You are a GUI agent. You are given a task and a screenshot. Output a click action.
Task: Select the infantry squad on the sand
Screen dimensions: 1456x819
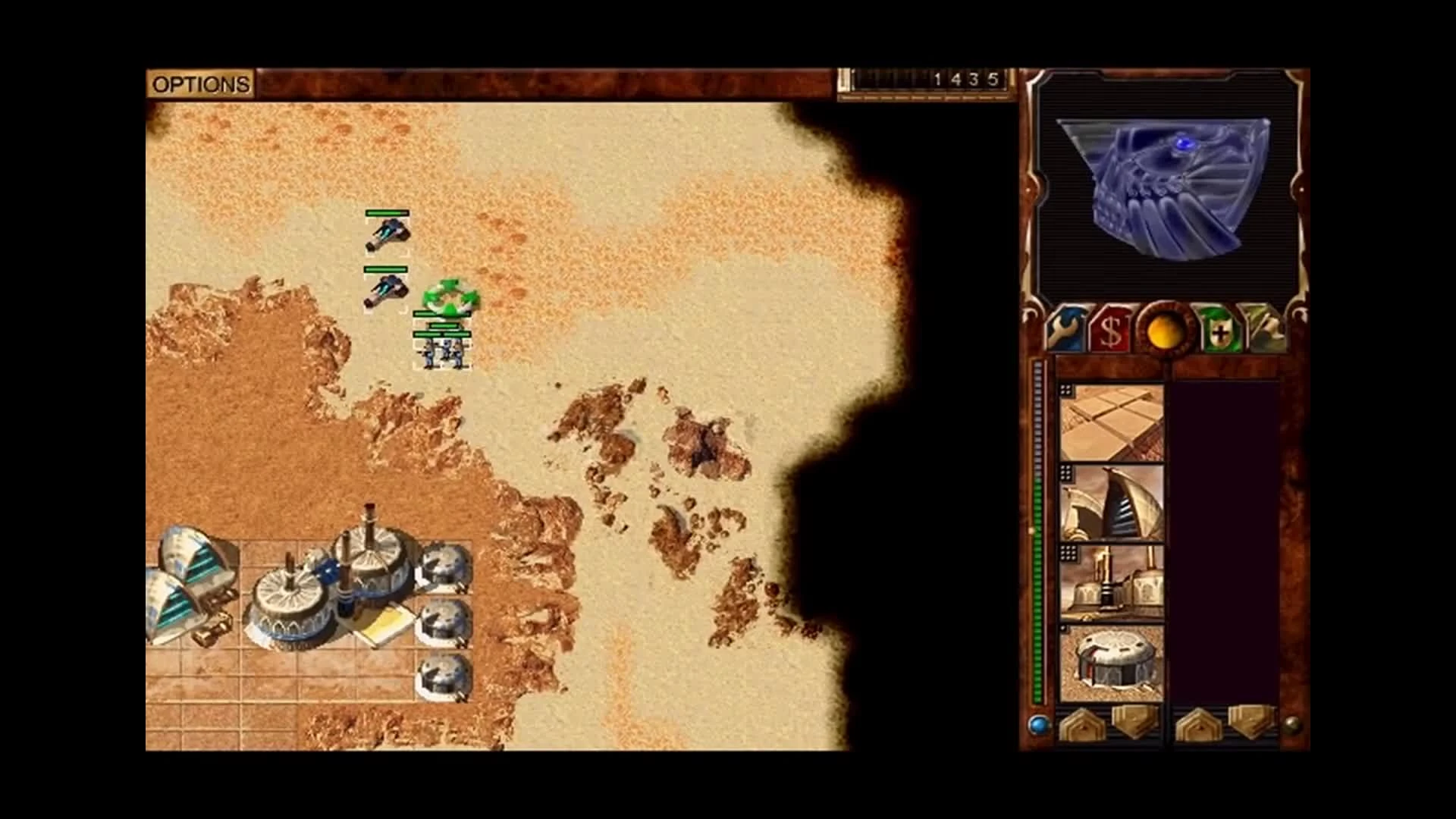(x=441, y=353)
